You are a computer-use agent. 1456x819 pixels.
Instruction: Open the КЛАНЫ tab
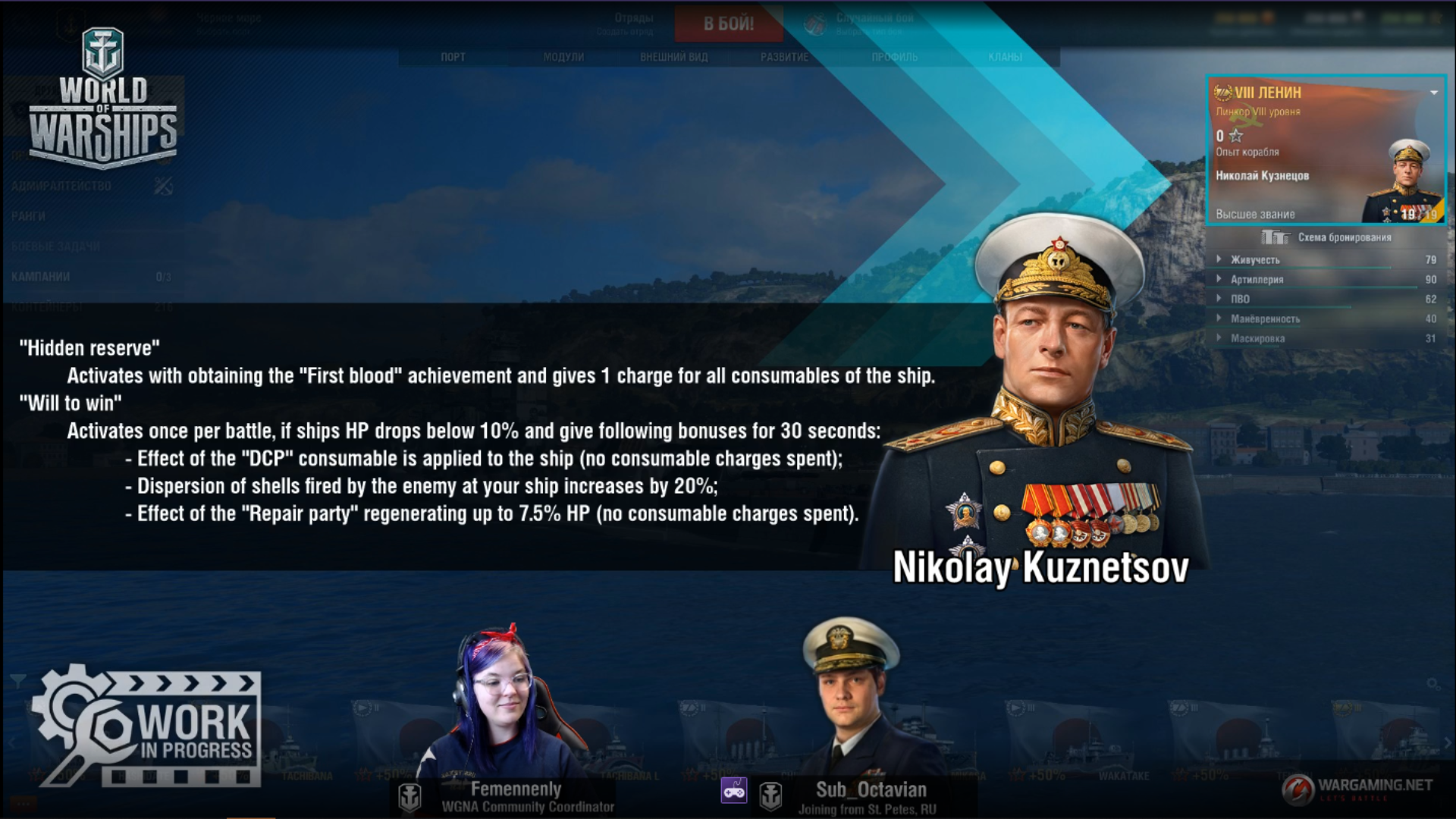click(1005, 57)
